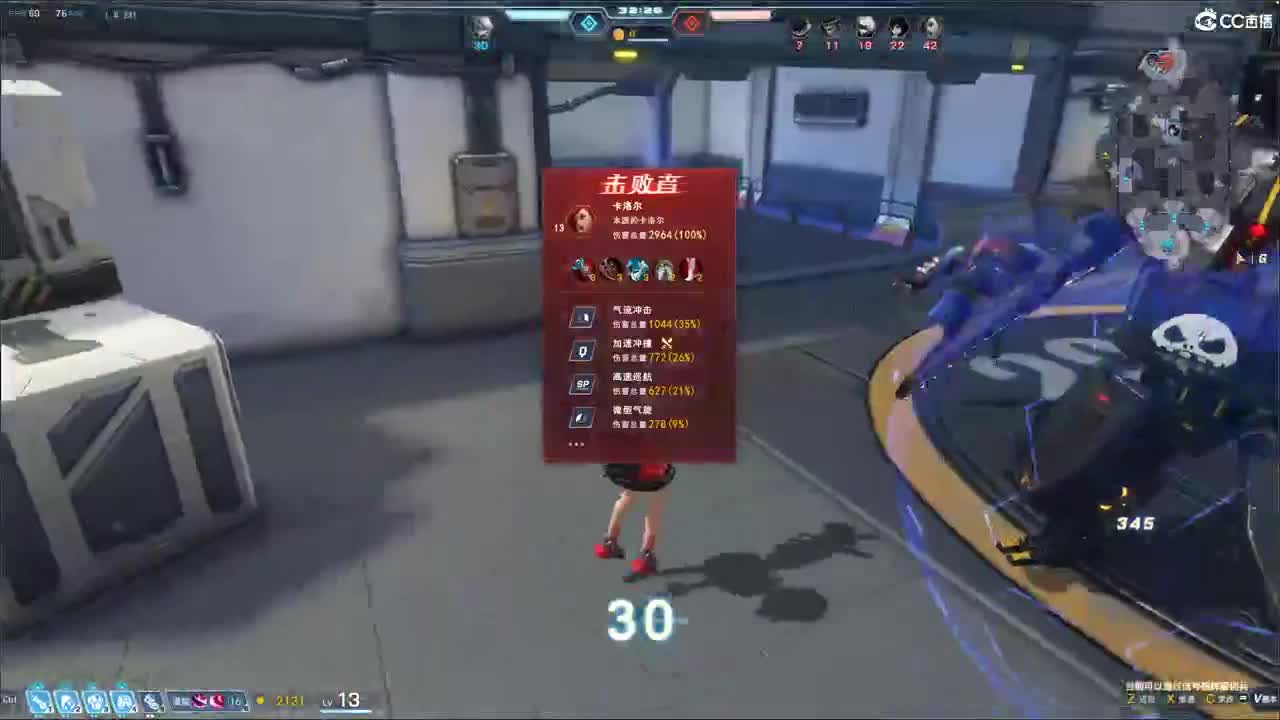Select the 气流冲击 skill icon in the defeat panel
This screenshot has width=1280, height=720.
[582, 317]
